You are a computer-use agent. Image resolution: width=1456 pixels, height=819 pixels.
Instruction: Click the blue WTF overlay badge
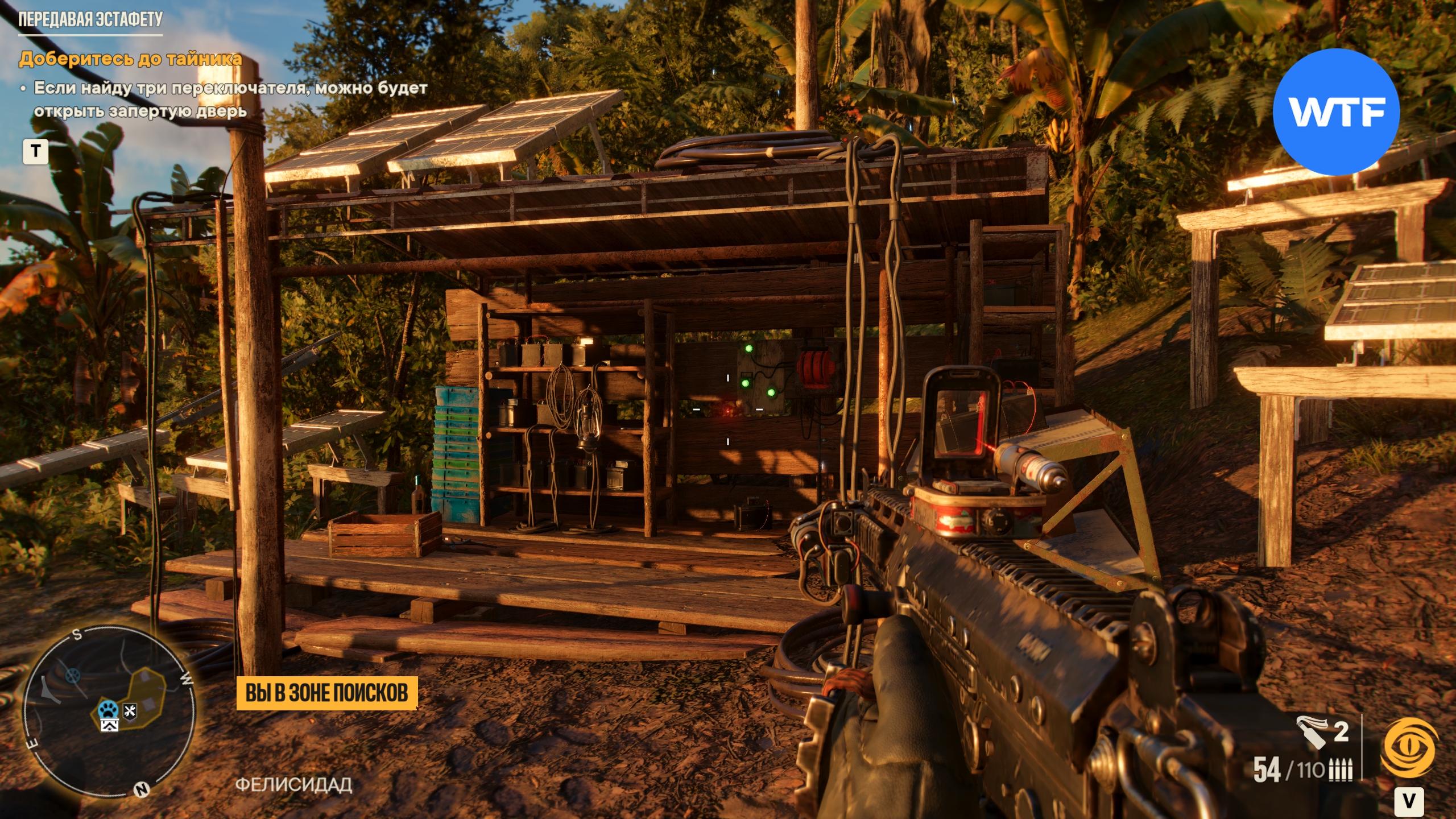click(x=1335, y=112)
